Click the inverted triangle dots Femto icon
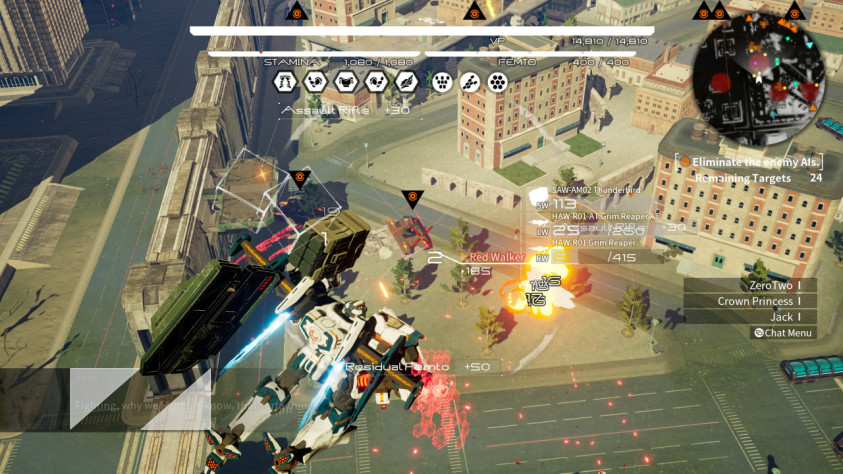Screen dimensions: 843x474 pos(441,82)
